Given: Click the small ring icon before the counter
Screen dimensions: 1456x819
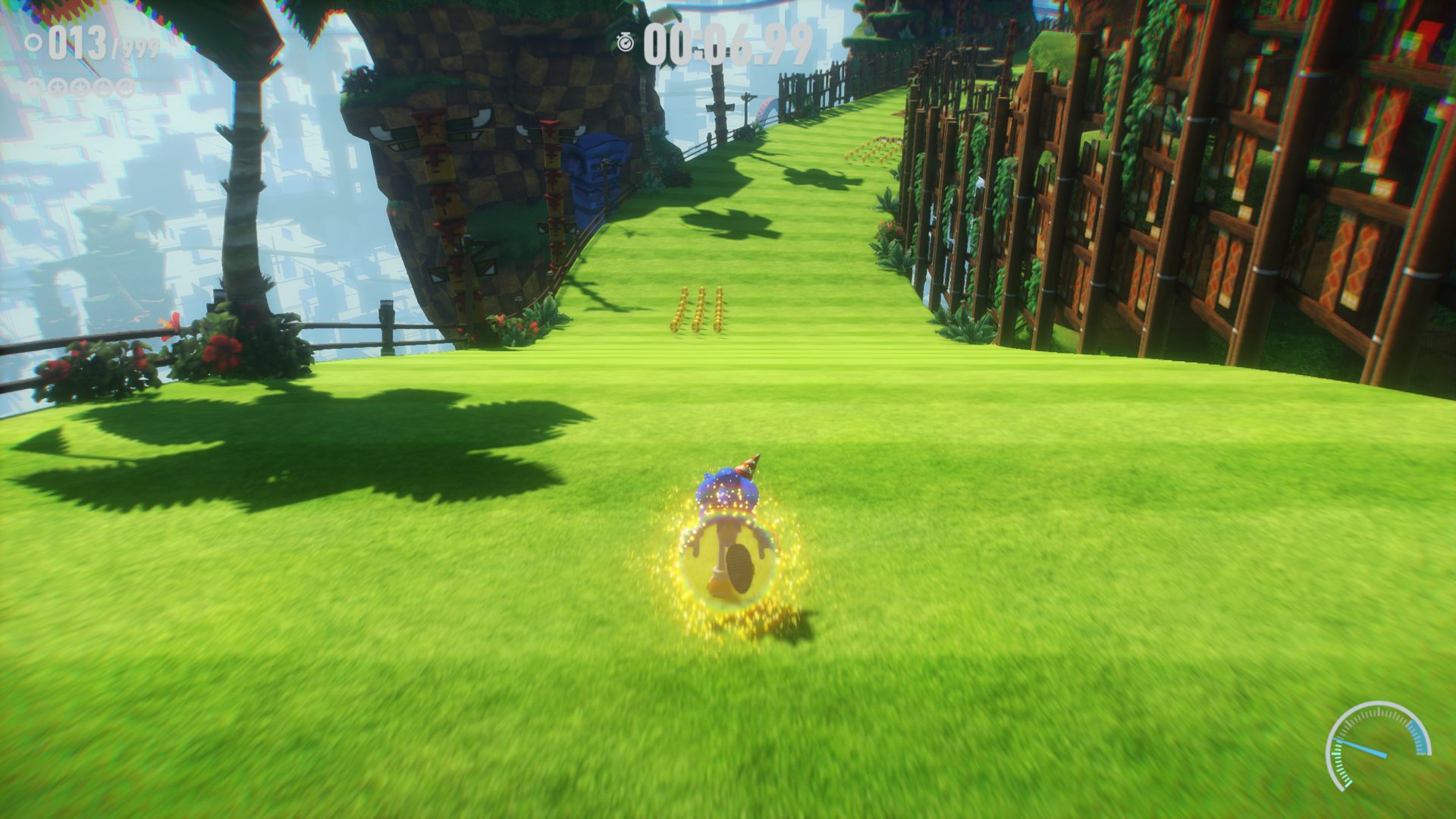Looking at the screenshot, I should pos(33,43).
